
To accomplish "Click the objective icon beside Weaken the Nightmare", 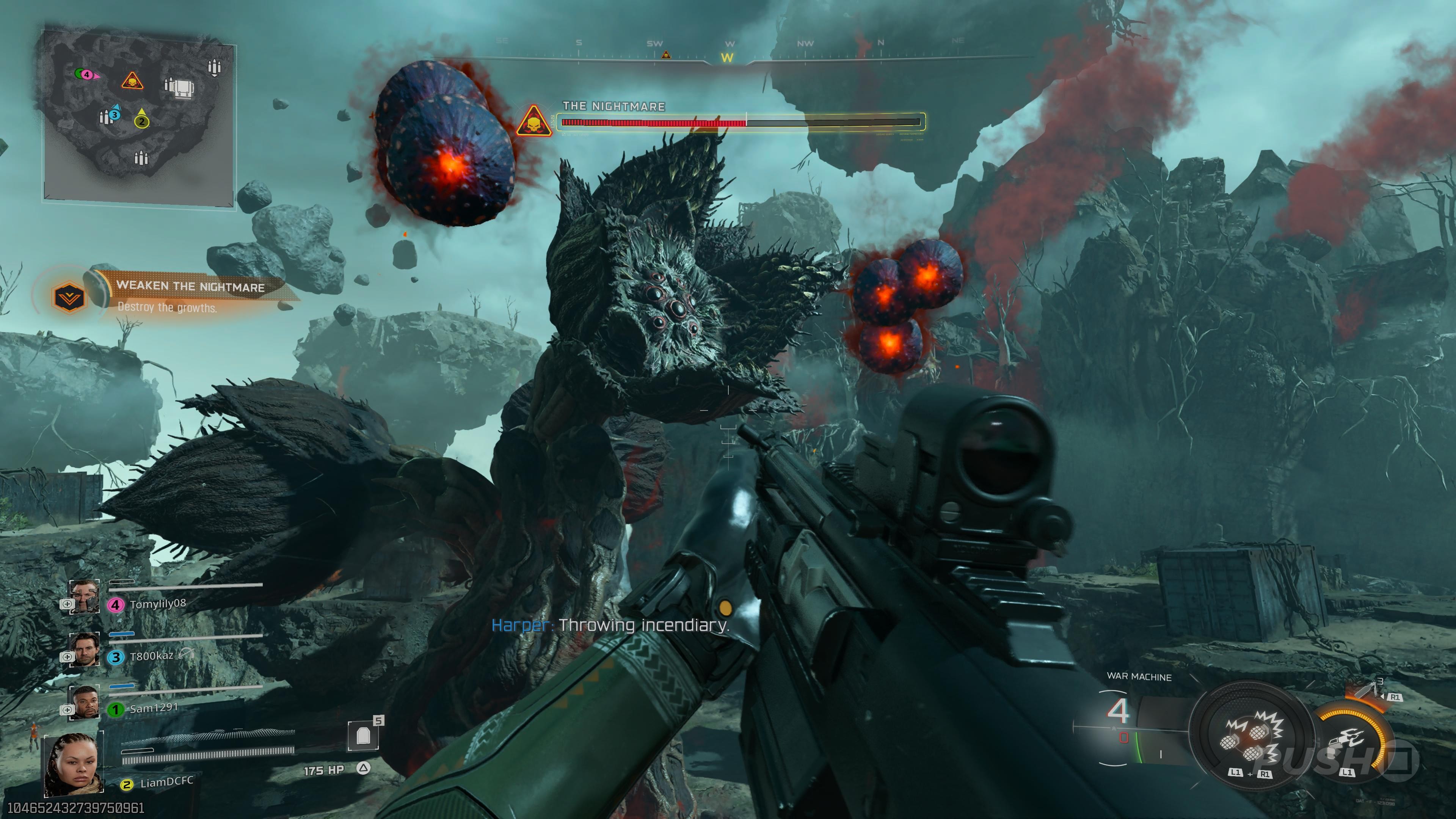I will click(x=69, y=296).
